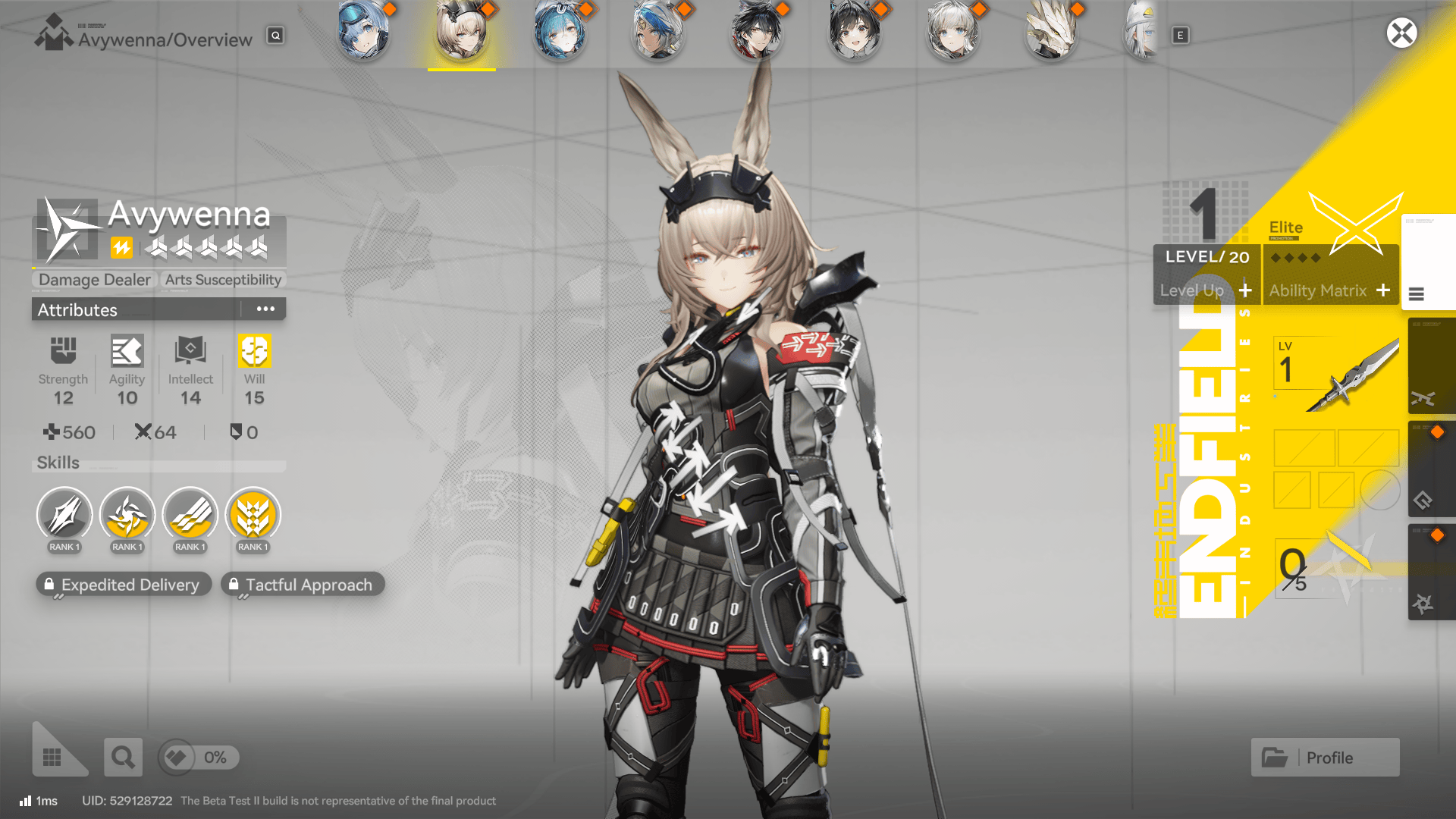1456x819 pixels.
Task: Open the magnifying glass search icon
Action: coord(123,757)
